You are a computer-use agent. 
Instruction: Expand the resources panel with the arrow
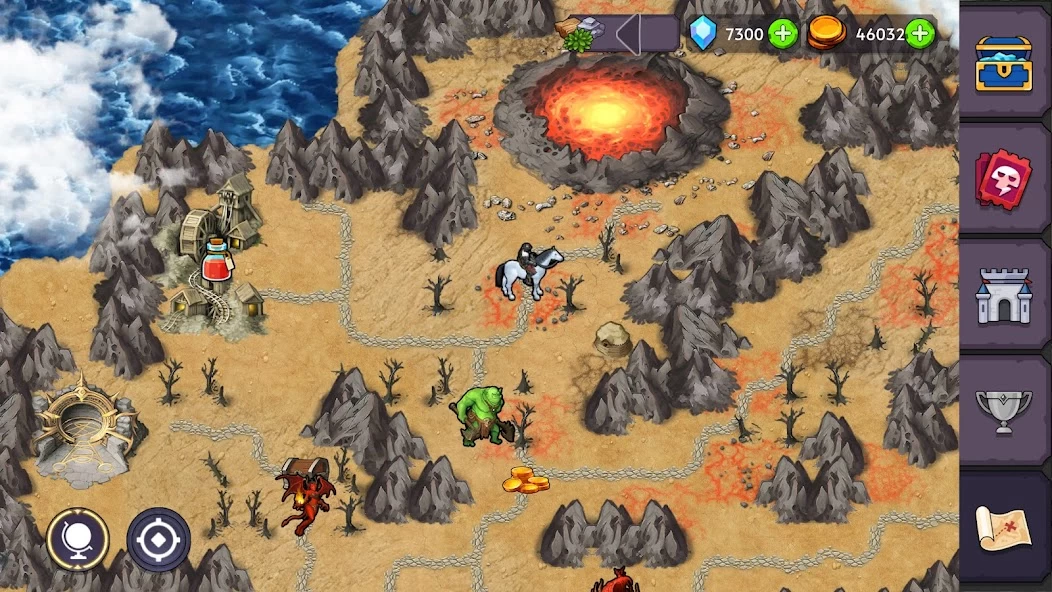click(x=629, y=34)
